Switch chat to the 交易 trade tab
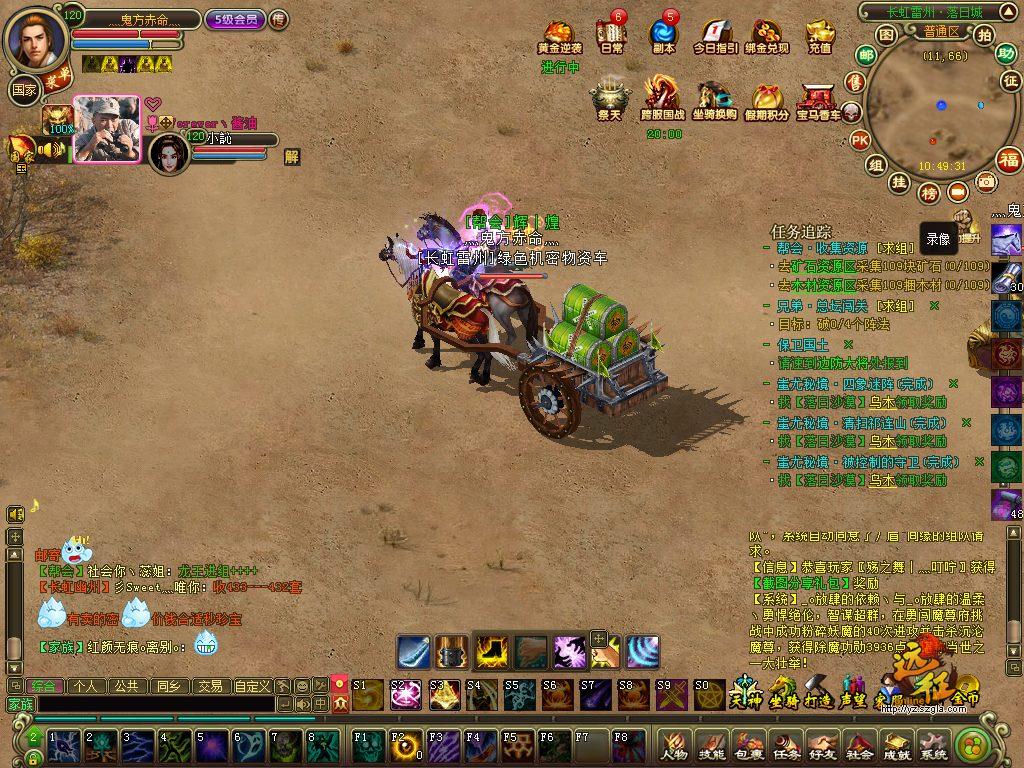This screenshot has height=768, width=1024. click(209, 686)
